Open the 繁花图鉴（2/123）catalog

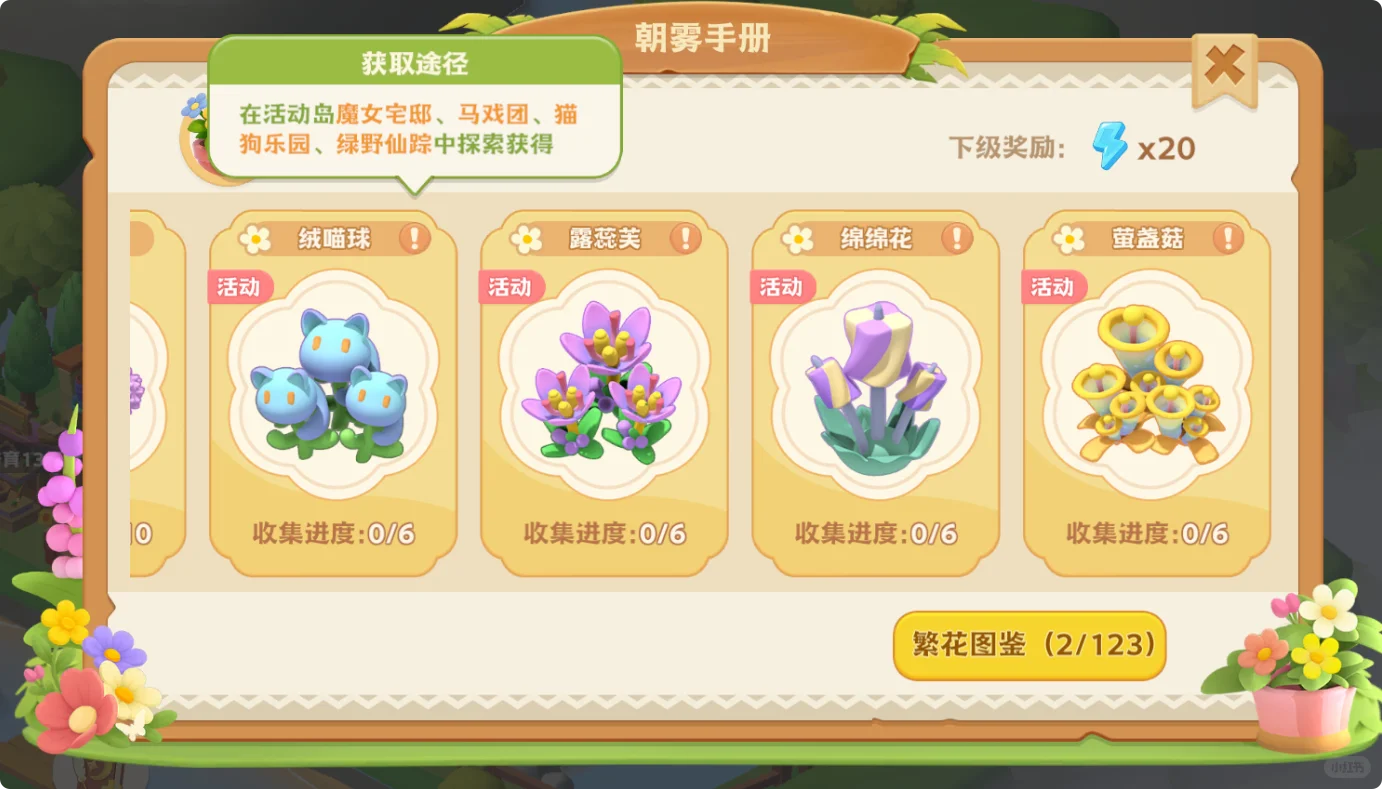tap(1028, 646)
